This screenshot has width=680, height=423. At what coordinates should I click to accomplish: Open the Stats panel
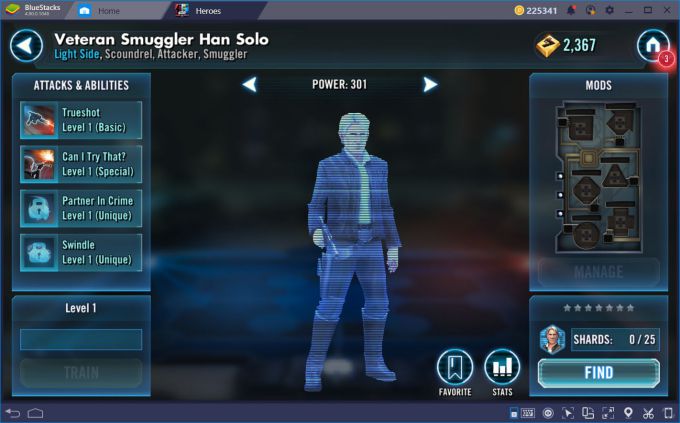502,368
